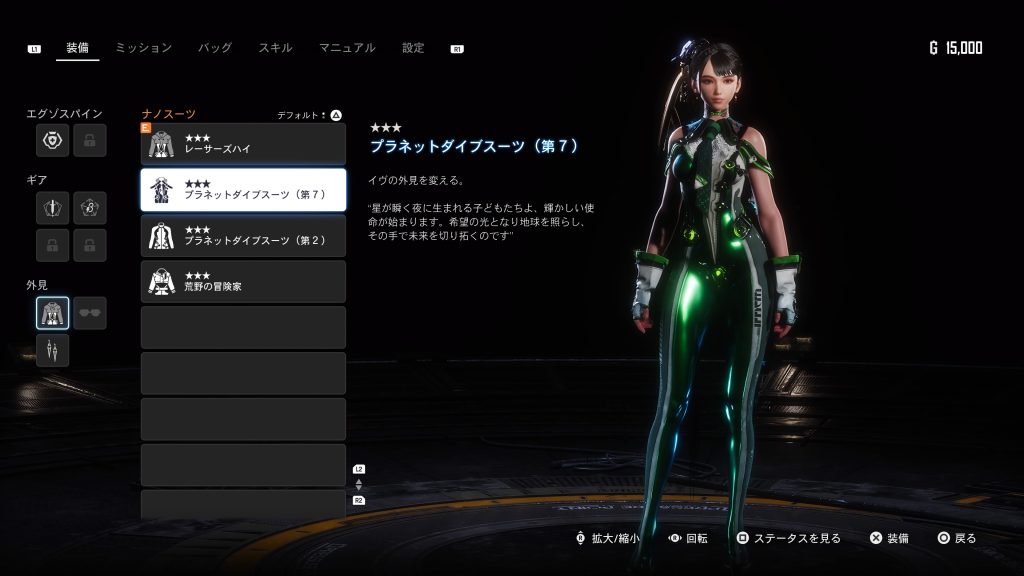Go to the 設定 tab
Screen dimensions: 1024x576
[413, 48]
